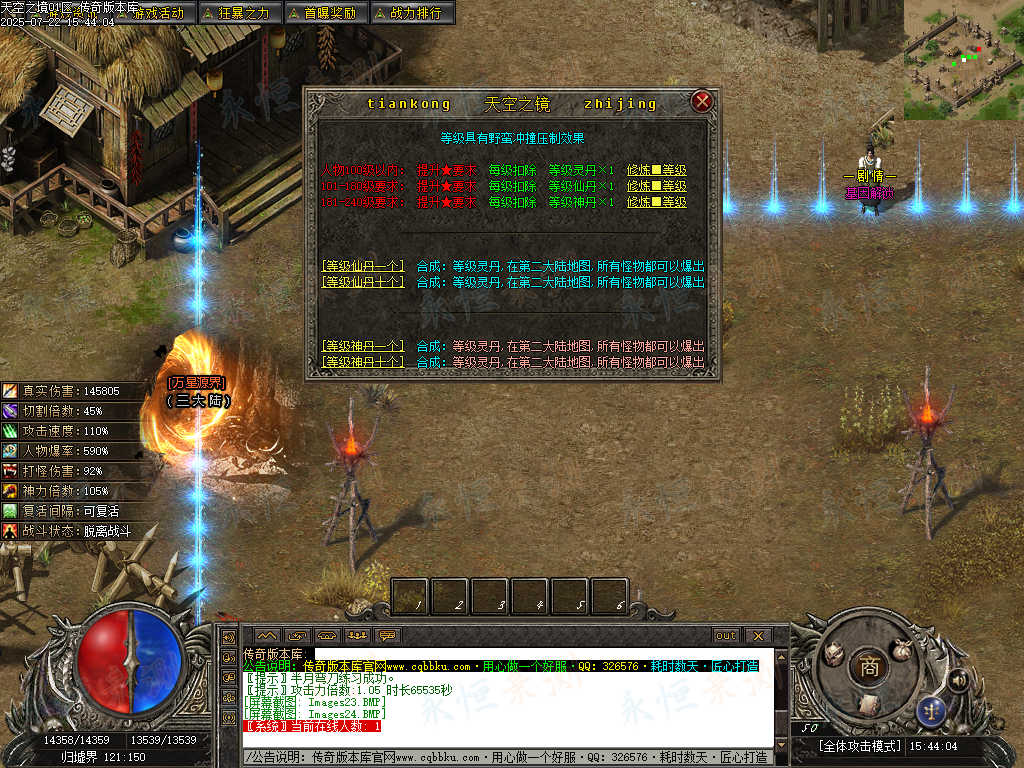
Task: Click 修炼等级 link for 181-240级 row
Action: [657, 202]
